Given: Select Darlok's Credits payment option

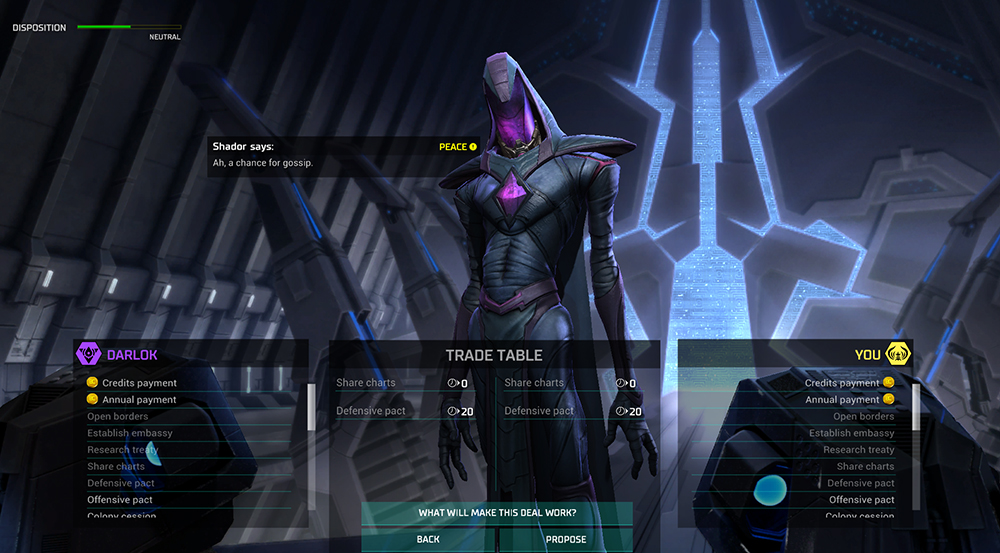Looking at the screenshot, I should click(139, 383).
